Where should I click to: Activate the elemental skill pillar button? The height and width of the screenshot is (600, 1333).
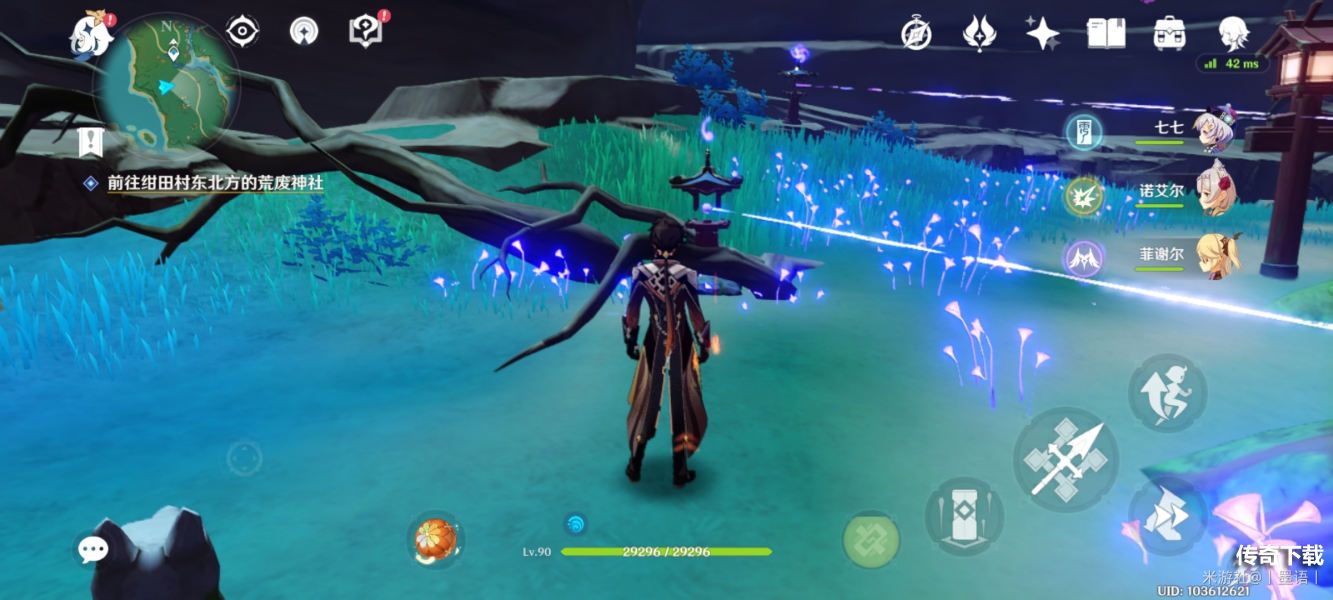point(963,516)
